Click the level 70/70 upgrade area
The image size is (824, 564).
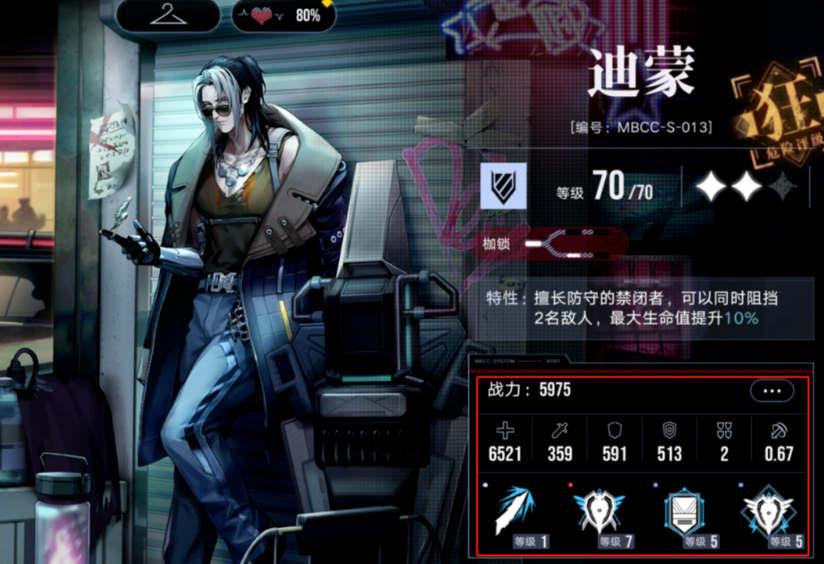608,187
